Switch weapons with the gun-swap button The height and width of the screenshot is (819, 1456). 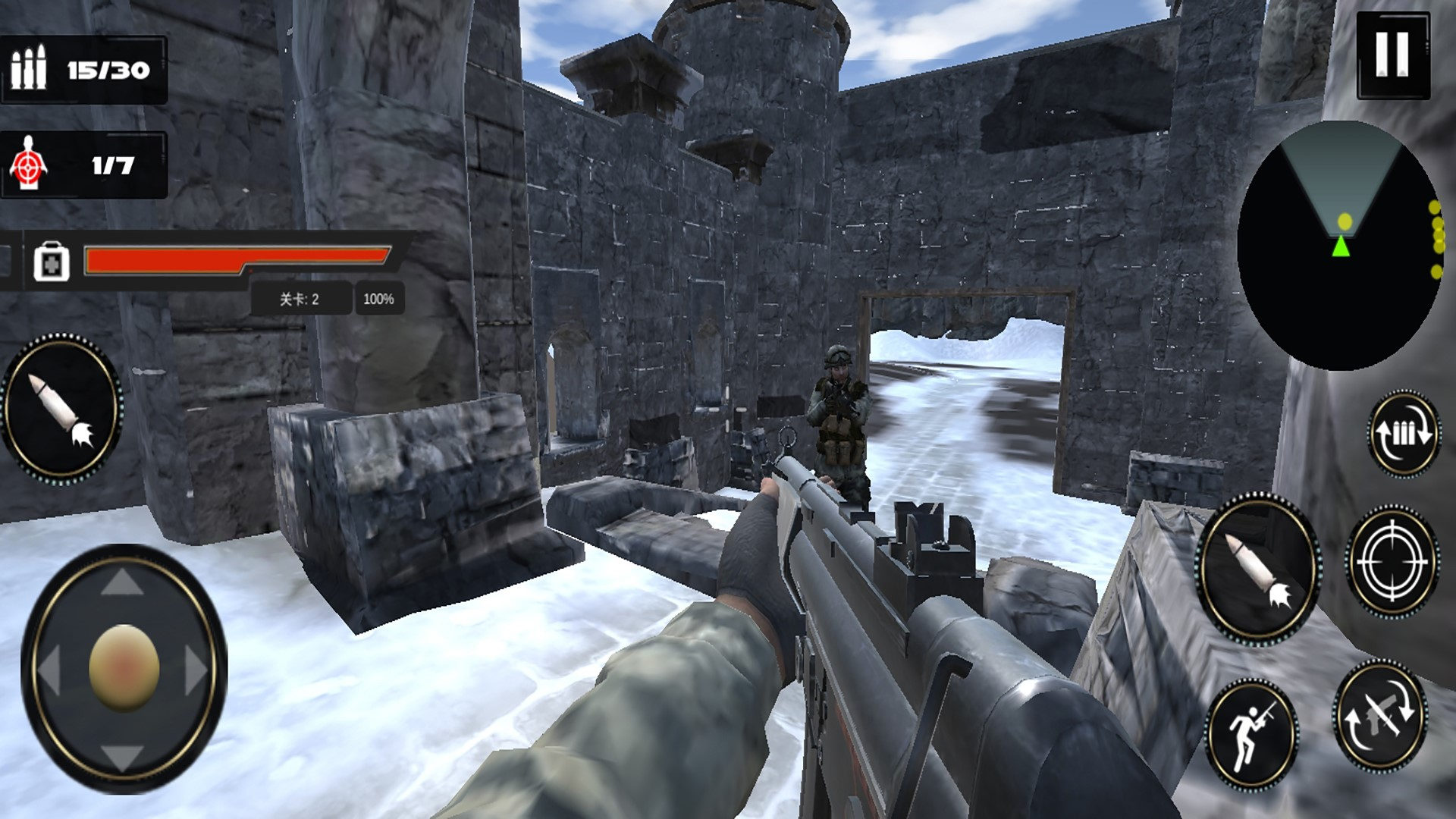[1380, 714]
